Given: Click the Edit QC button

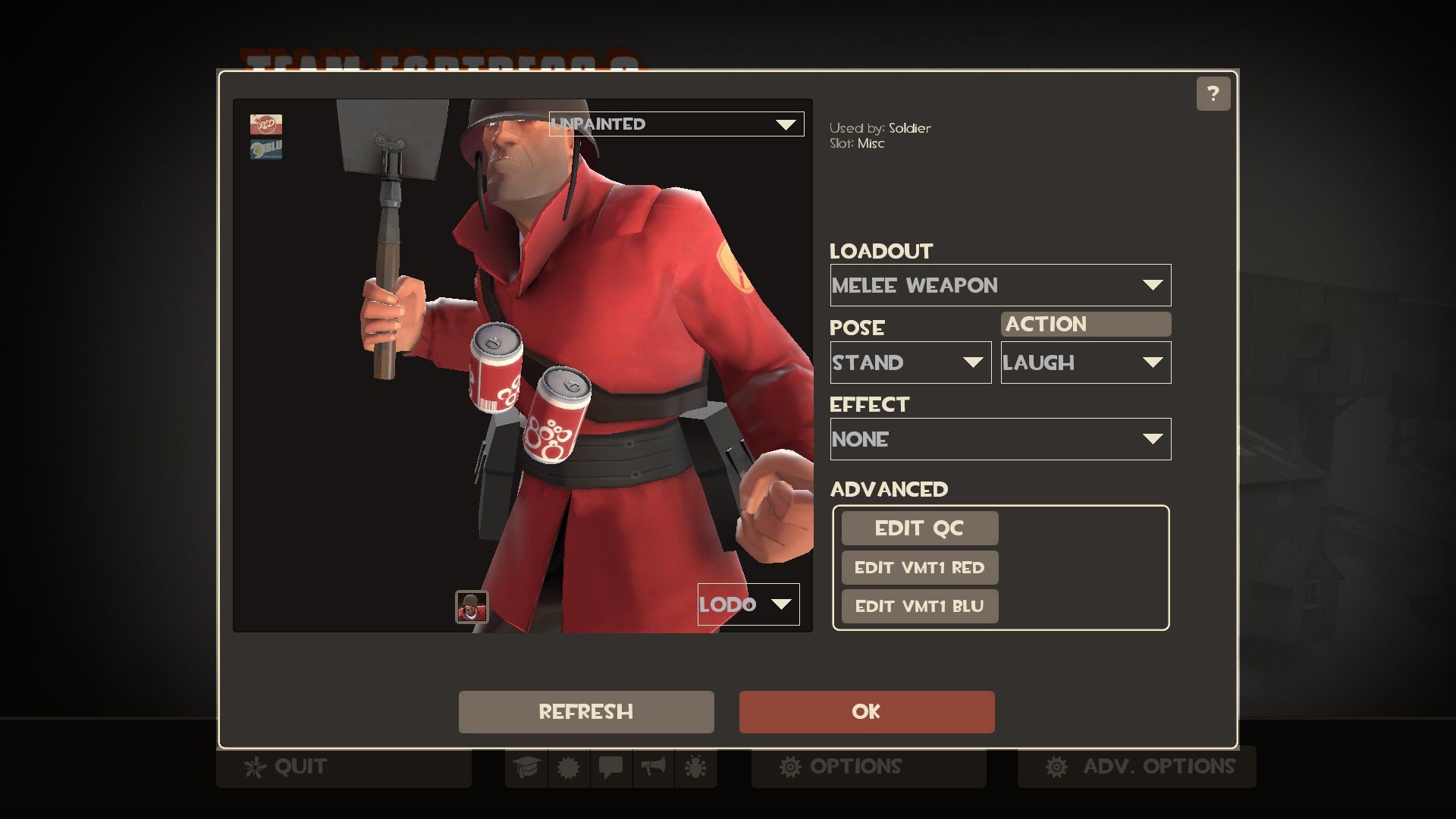Looking at the screenshot, I should click(x=919, y=529).
